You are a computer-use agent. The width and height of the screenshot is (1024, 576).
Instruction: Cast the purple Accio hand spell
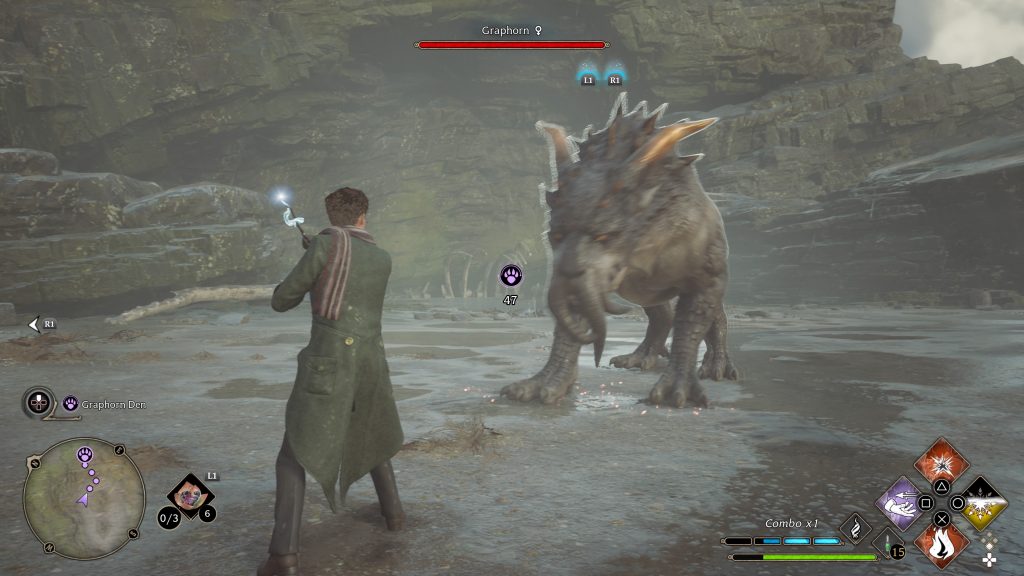tap(899, 502)
